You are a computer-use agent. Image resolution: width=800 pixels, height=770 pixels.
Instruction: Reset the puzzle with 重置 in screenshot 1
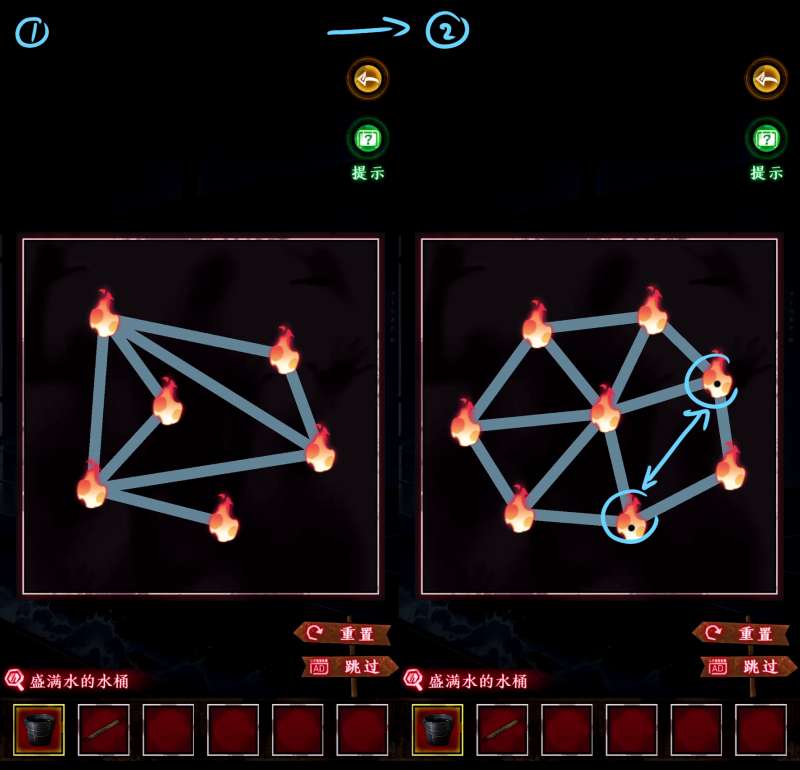[345, 633]
